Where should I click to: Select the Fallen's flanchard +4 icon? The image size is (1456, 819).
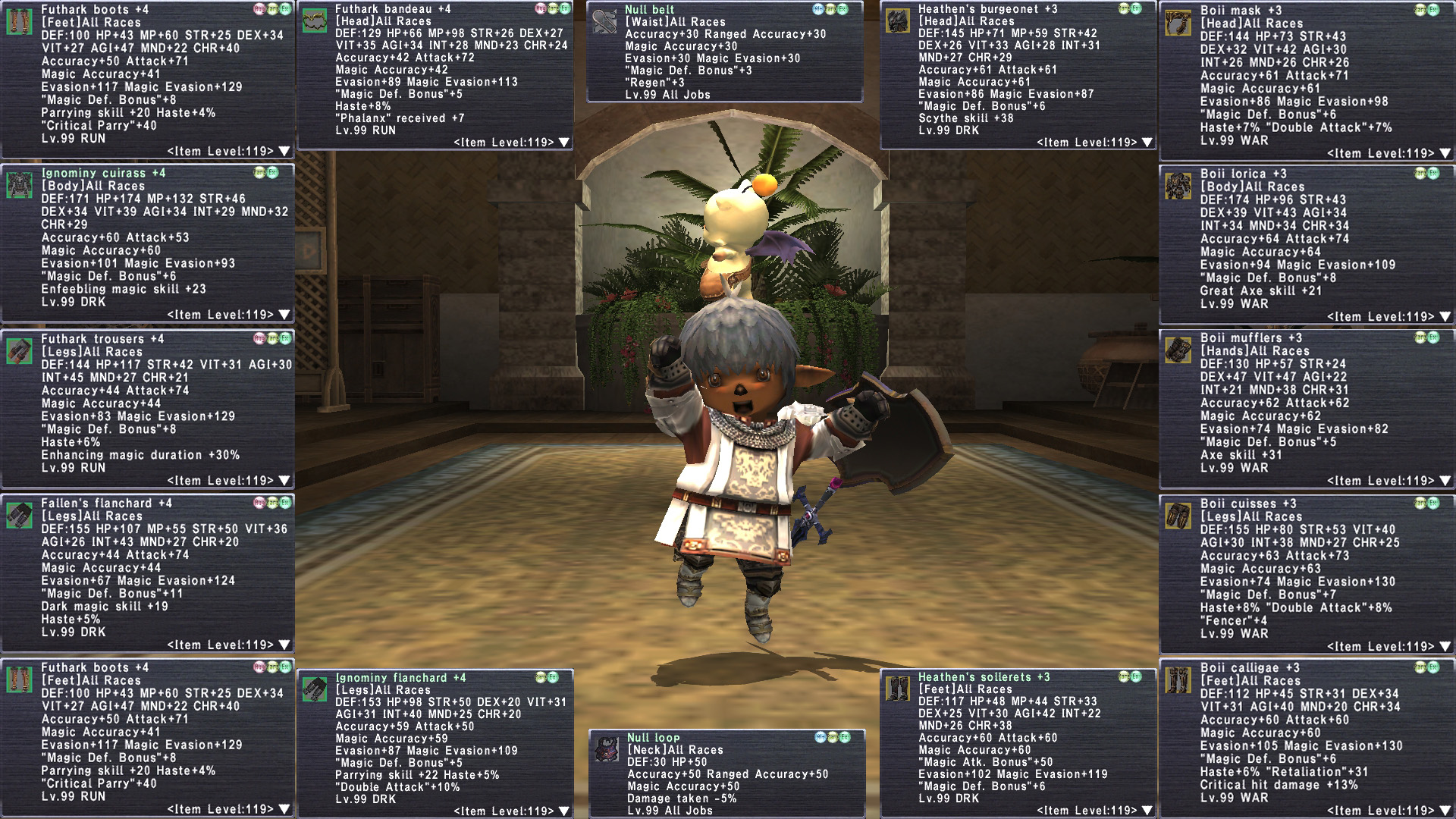coord(19,516)
